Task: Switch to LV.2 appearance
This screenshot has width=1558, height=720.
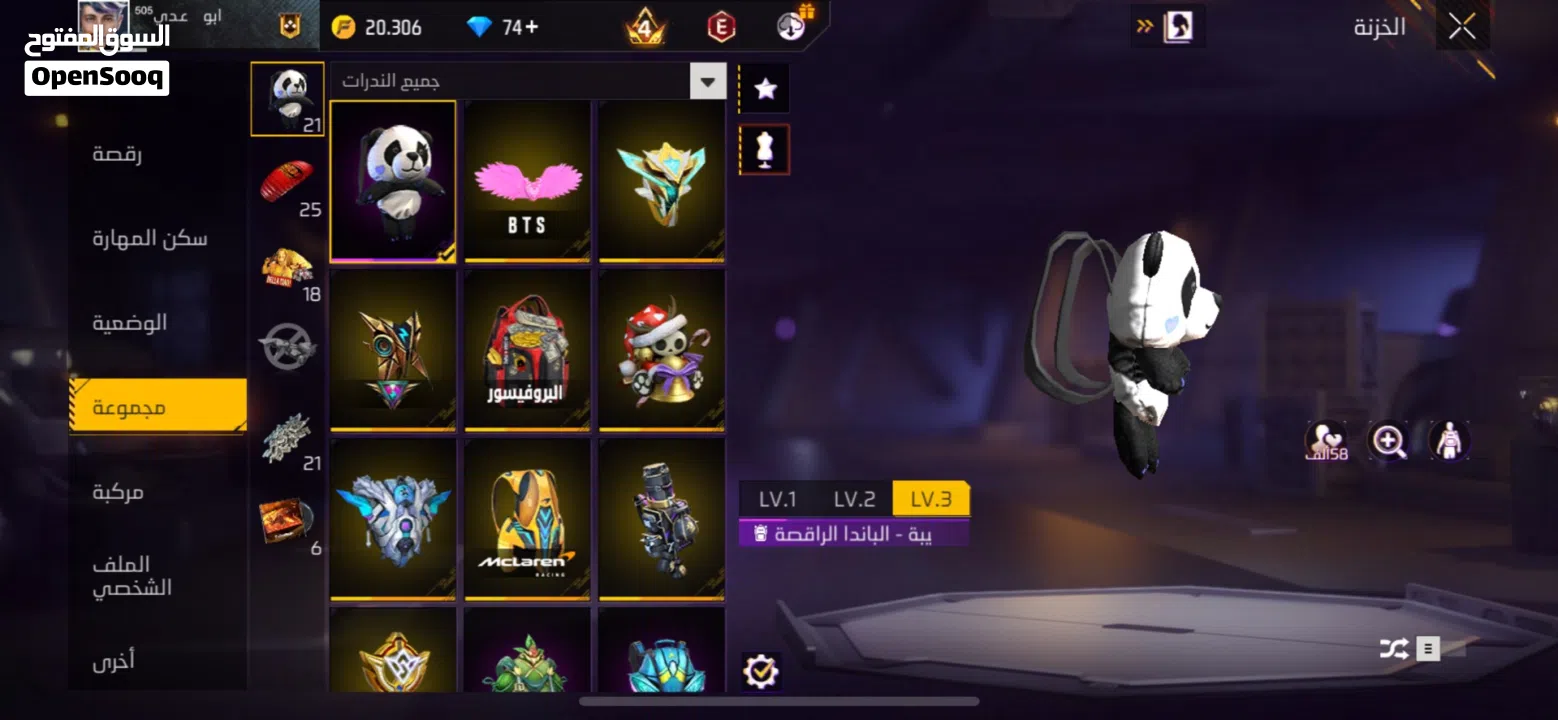Action: pyautogui.click(x=854, y=499)
